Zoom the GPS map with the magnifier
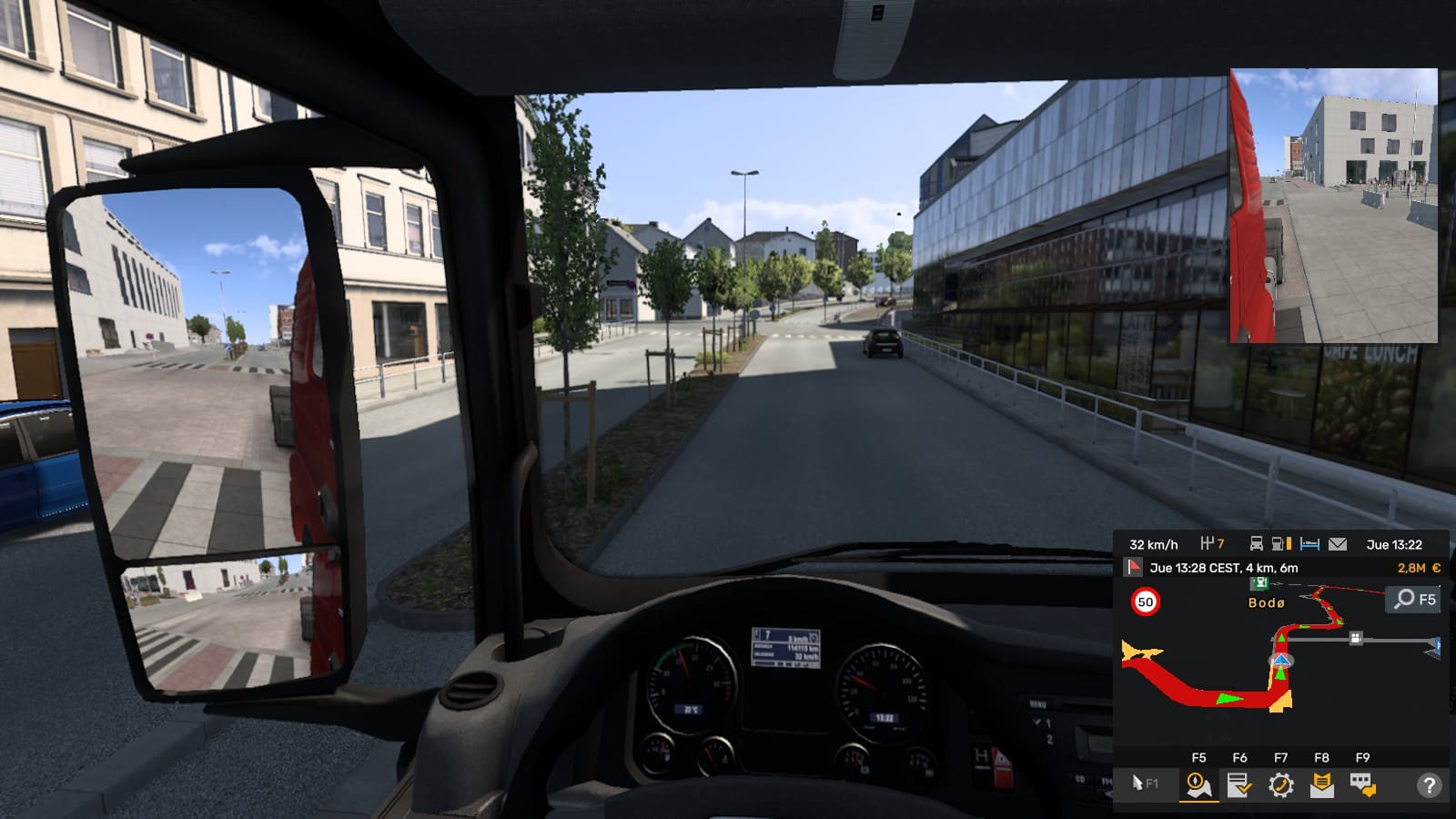 click(x=1413, y=599)
